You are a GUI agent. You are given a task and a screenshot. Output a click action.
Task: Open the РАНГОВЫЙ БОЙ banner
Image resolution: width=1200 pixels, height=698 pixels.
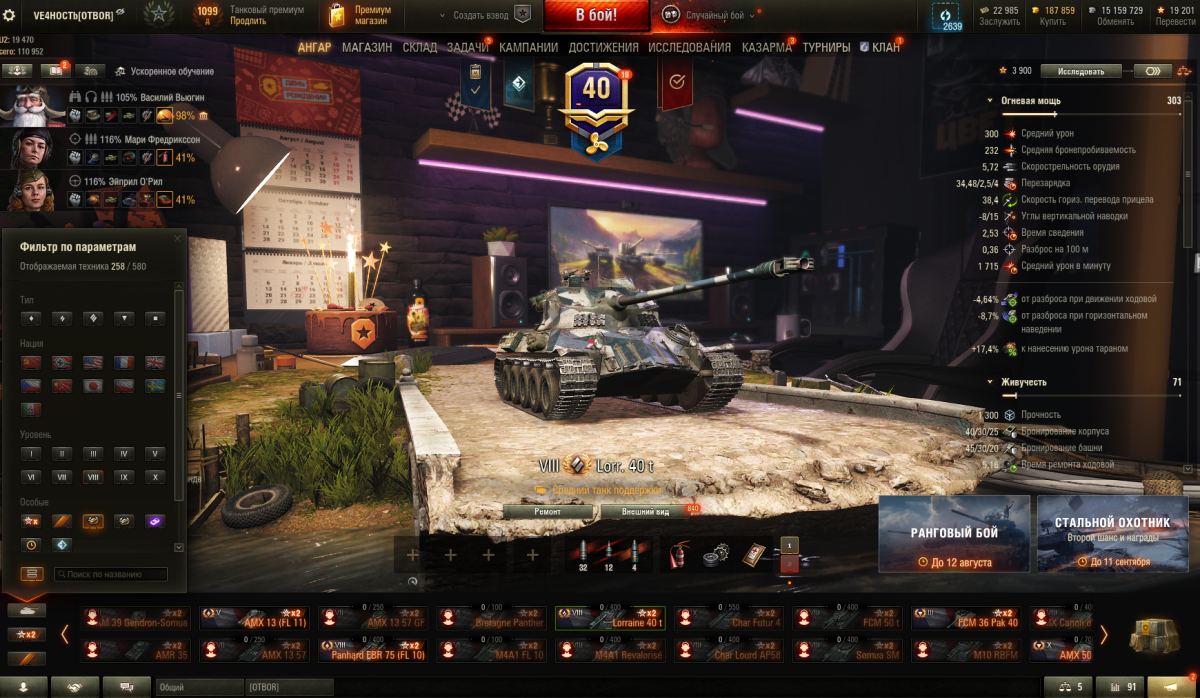click(954, 535)
